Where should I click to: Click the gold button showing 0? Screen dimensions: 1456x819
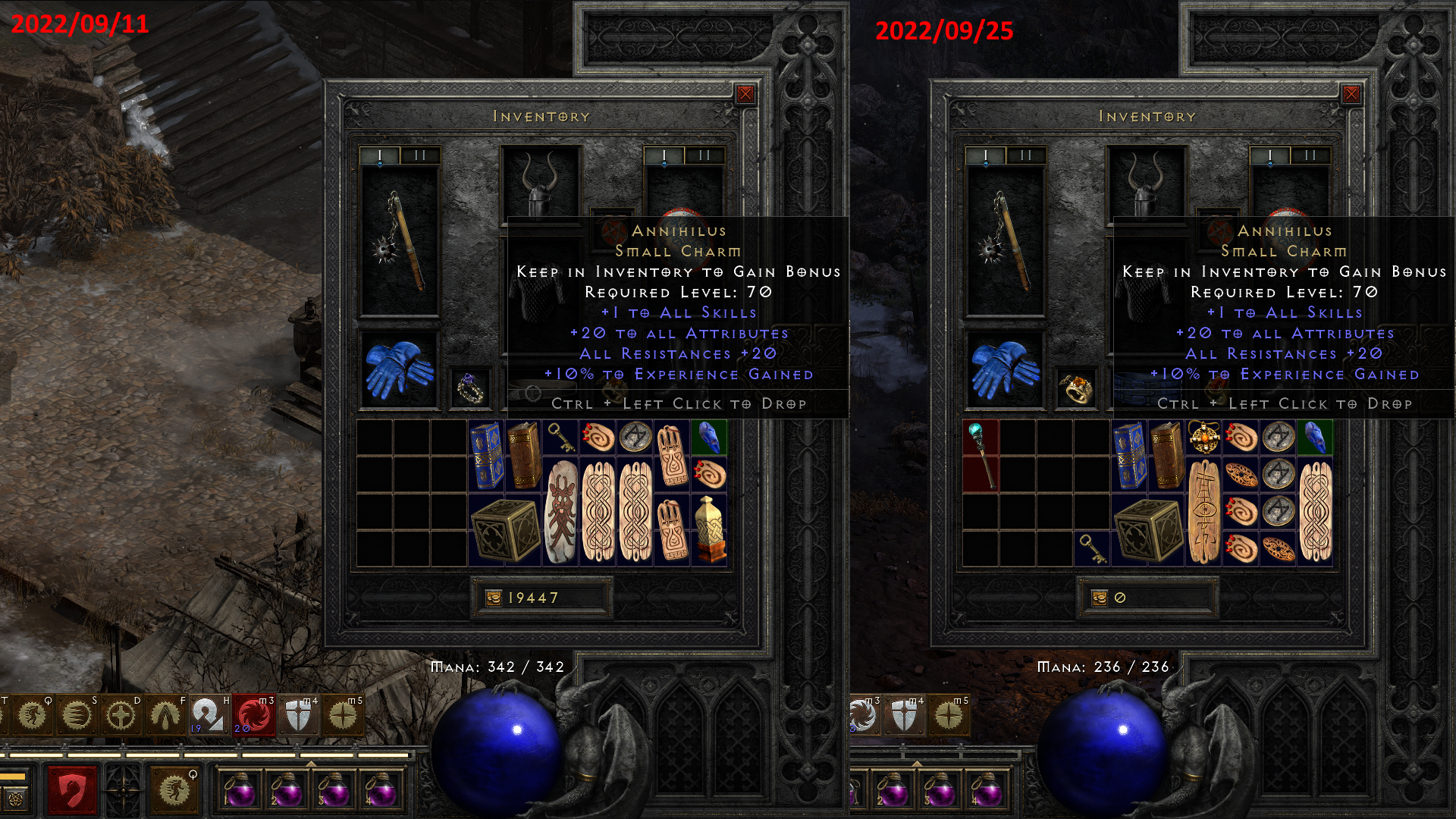1147,598
